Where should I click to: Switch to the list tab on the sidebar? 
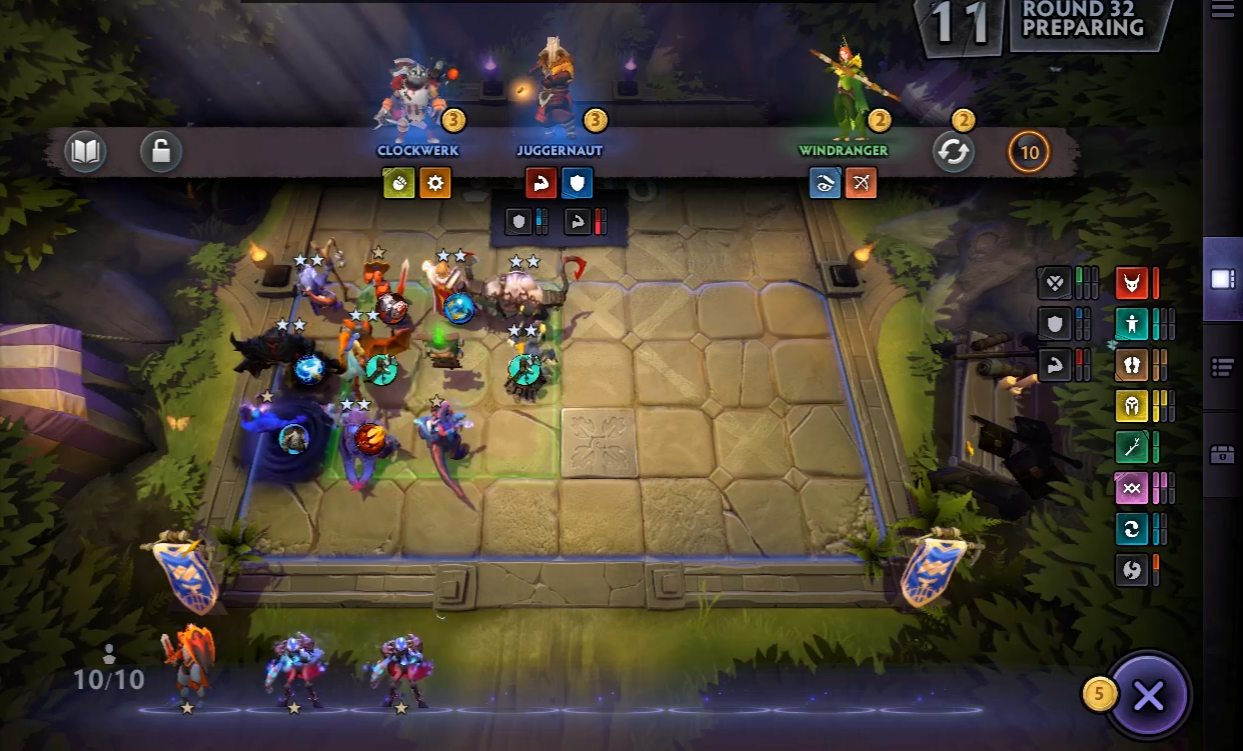click(x=1222, y=367)
